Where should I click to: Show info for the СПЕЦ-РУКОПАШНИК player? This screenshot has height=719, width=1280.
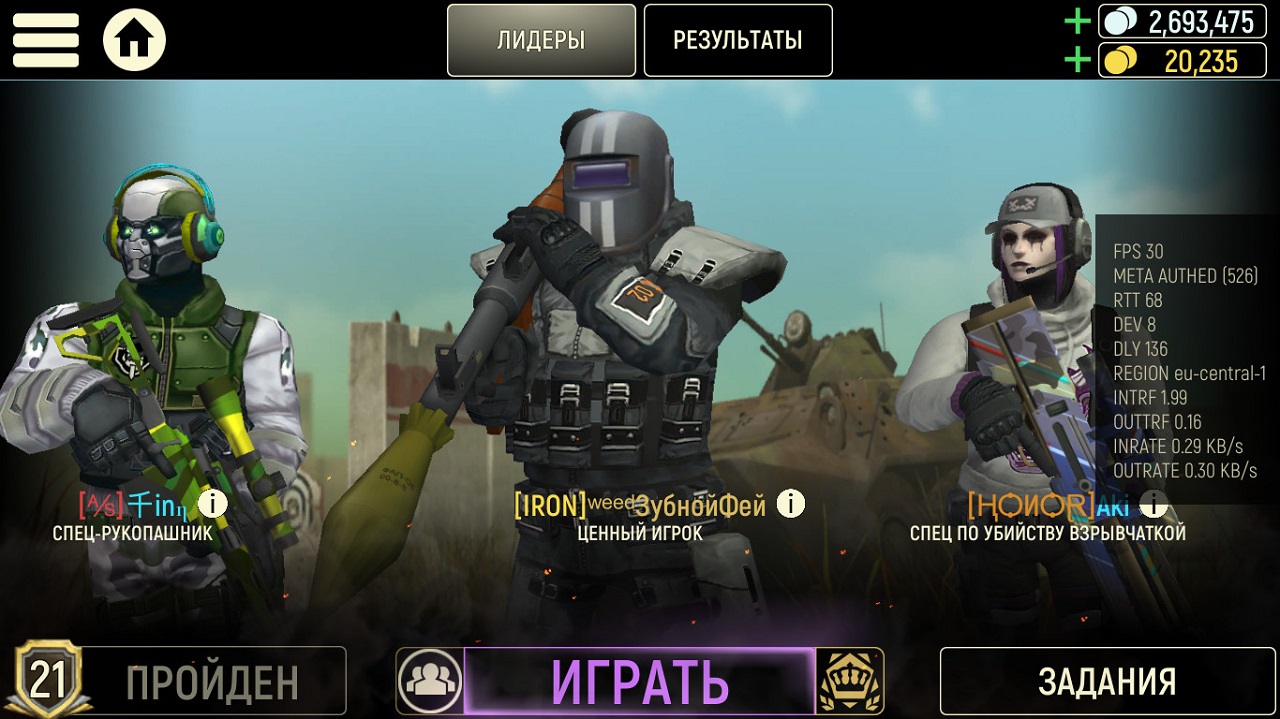[x=212, y=503]
